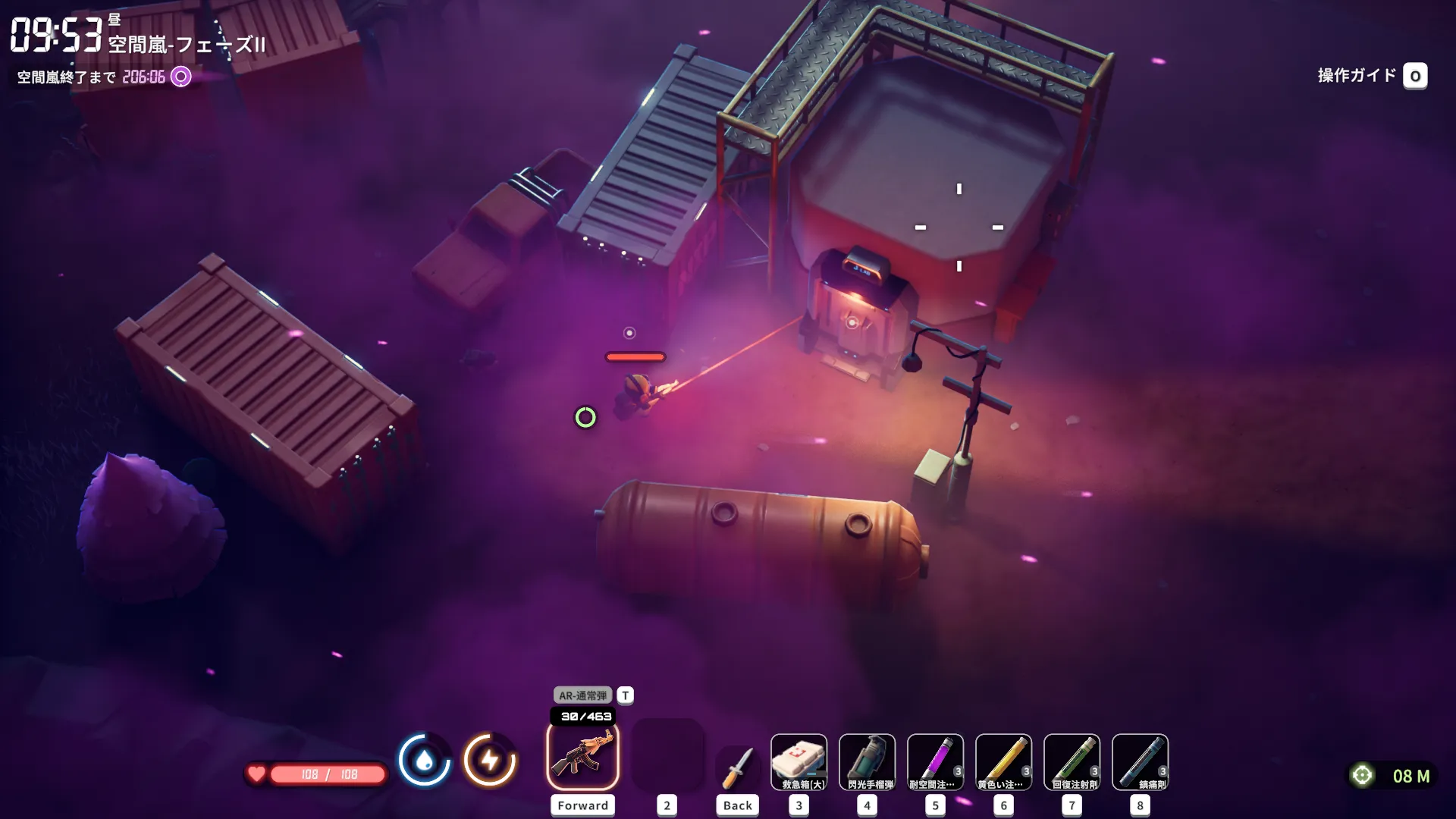Use the yellow injector item
Image resolution: width=1456 pixels, height=819 pixels.
point(1003,761)
